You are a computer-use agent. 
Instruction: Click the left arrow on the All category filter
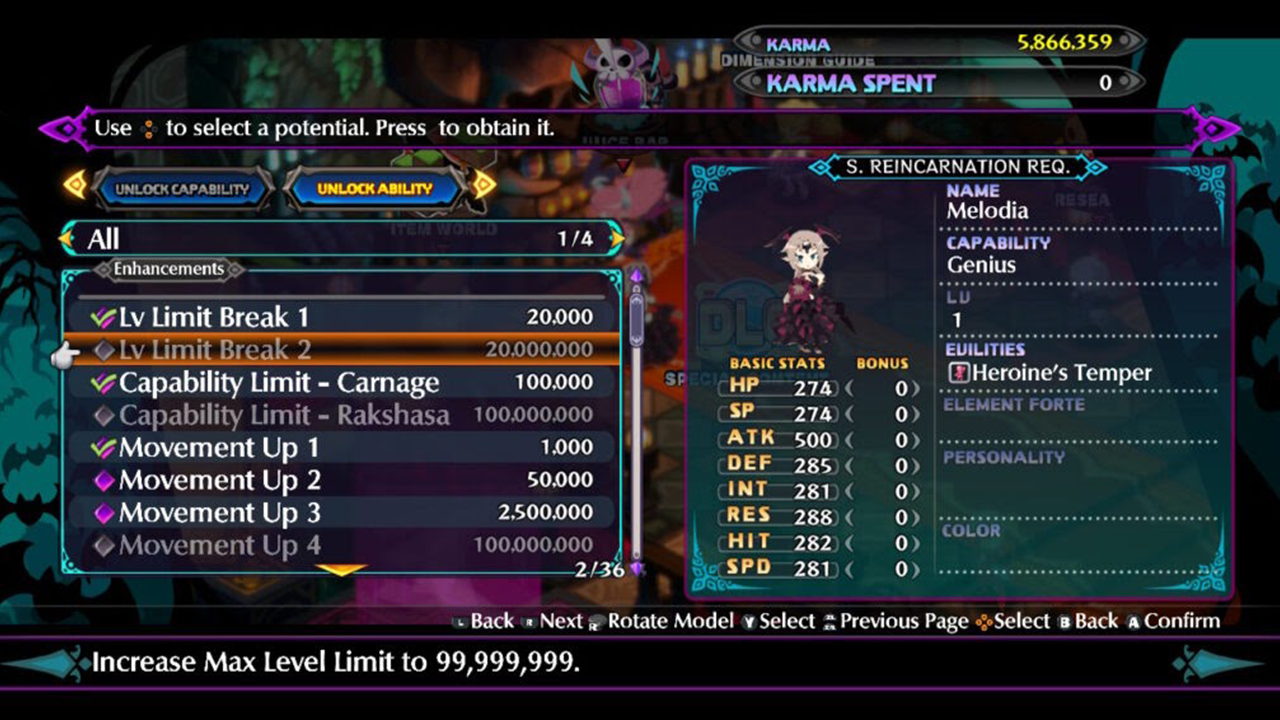[x=68, y=240]
